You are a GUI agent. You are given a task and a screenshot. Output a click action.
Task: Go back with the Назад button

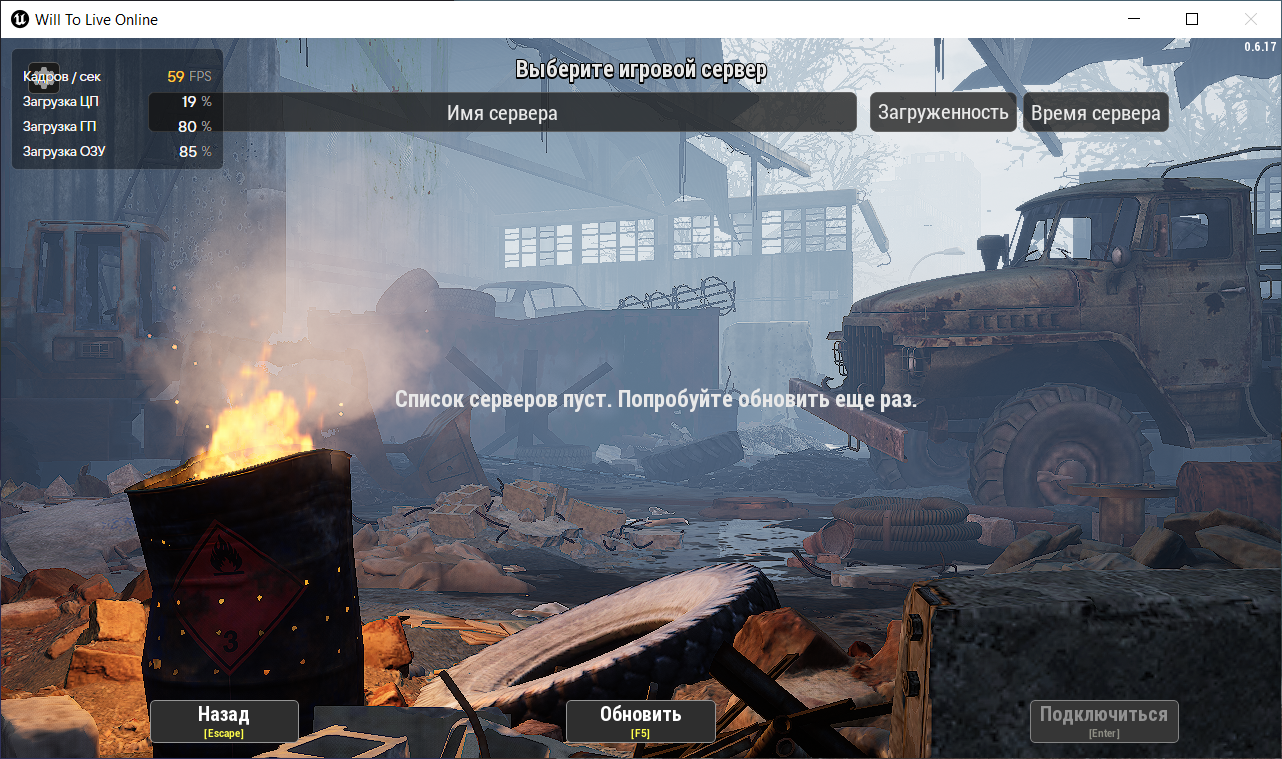pos(224,721)
